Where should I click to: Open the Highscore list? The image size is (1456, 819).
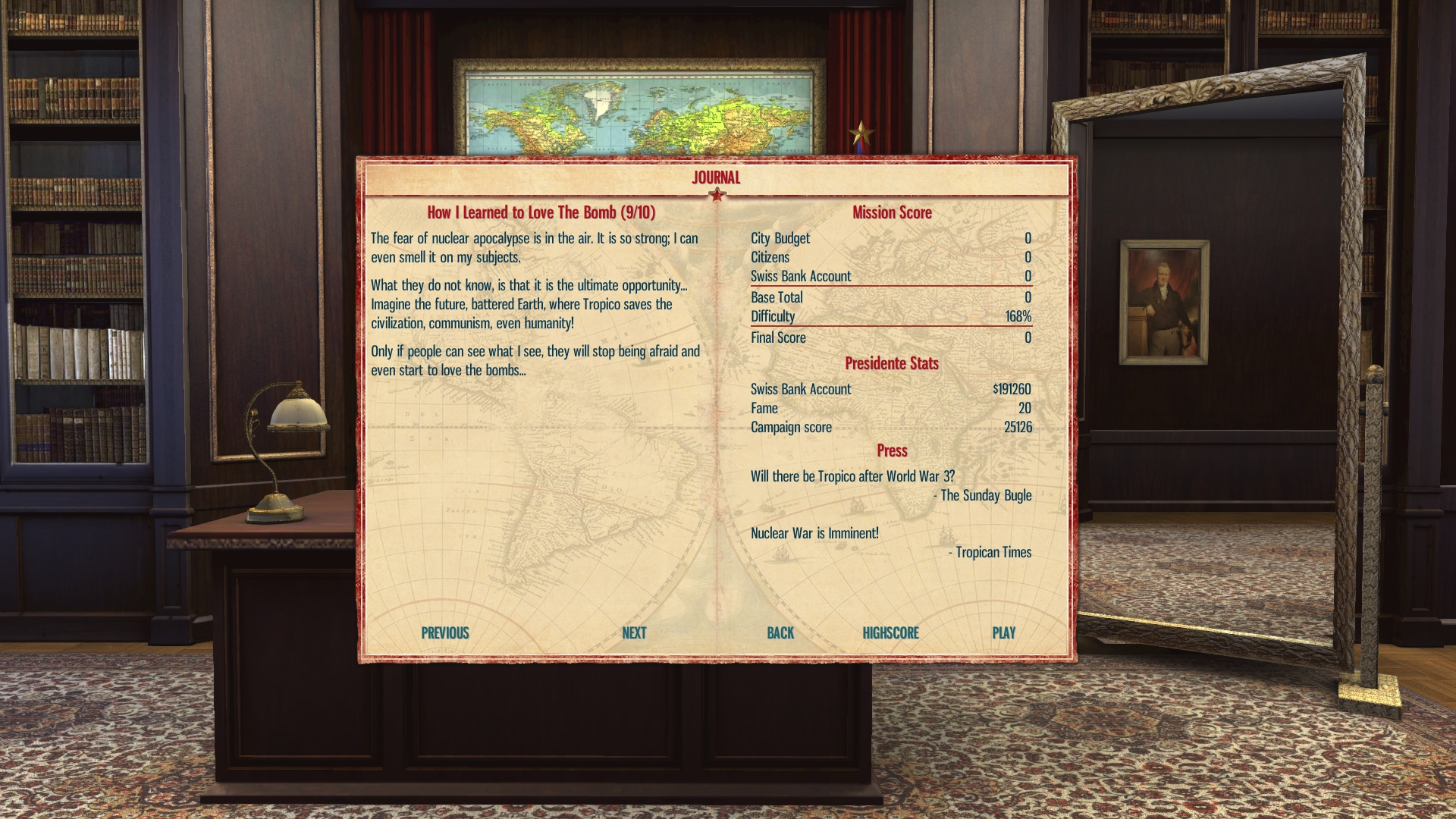point(890,633)
